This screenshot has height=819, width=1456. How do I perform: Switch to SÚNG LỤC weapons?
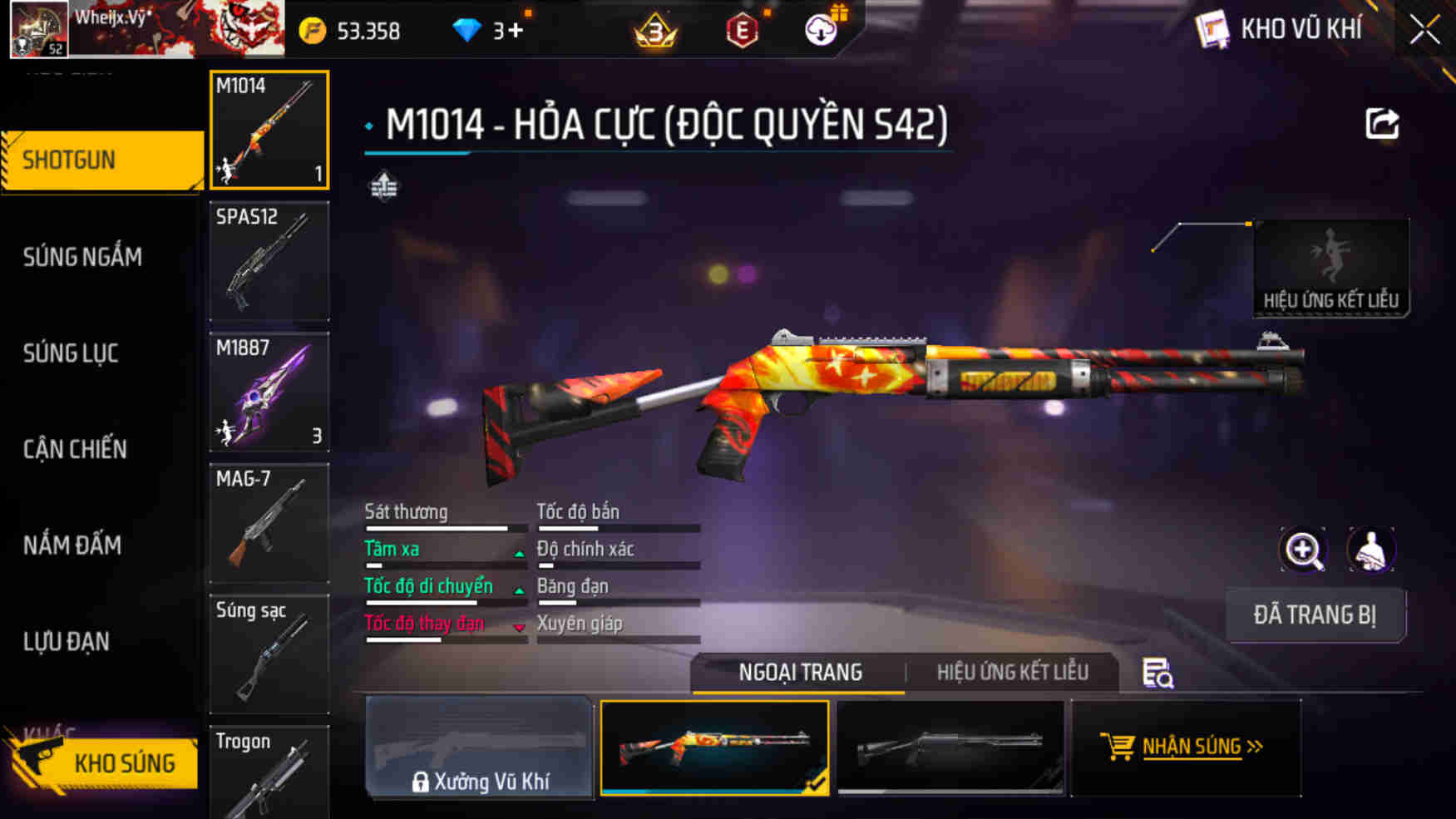coord(72,353)
